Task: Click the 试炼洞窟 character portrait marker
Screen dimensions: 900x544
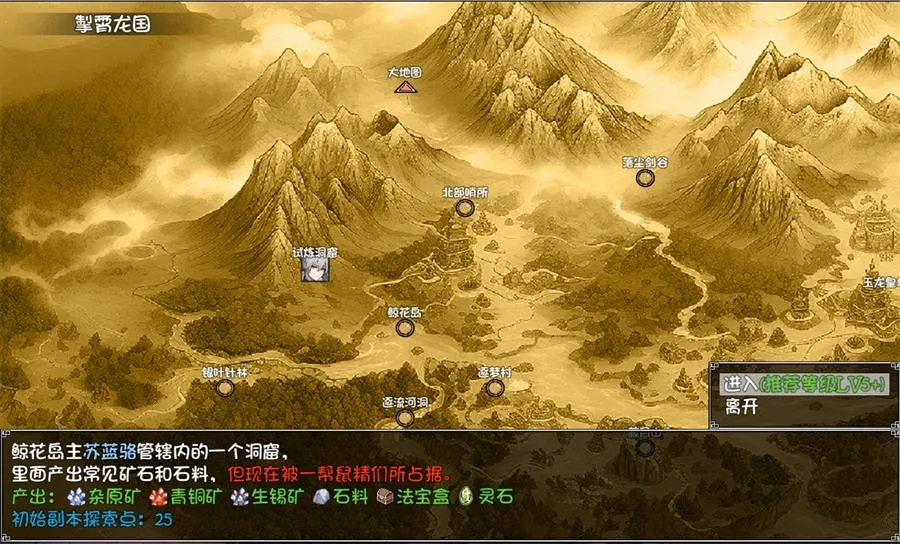Action: point(313,270)
